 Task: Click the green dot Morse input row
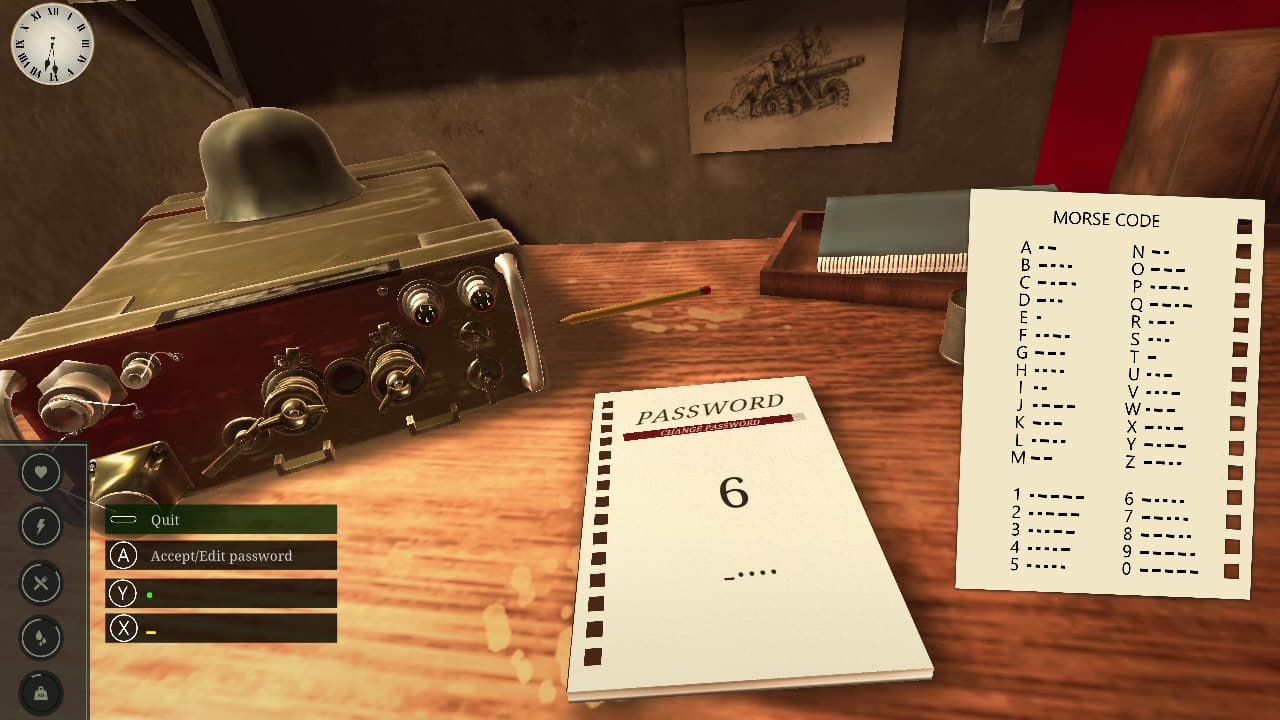[220, 594]
